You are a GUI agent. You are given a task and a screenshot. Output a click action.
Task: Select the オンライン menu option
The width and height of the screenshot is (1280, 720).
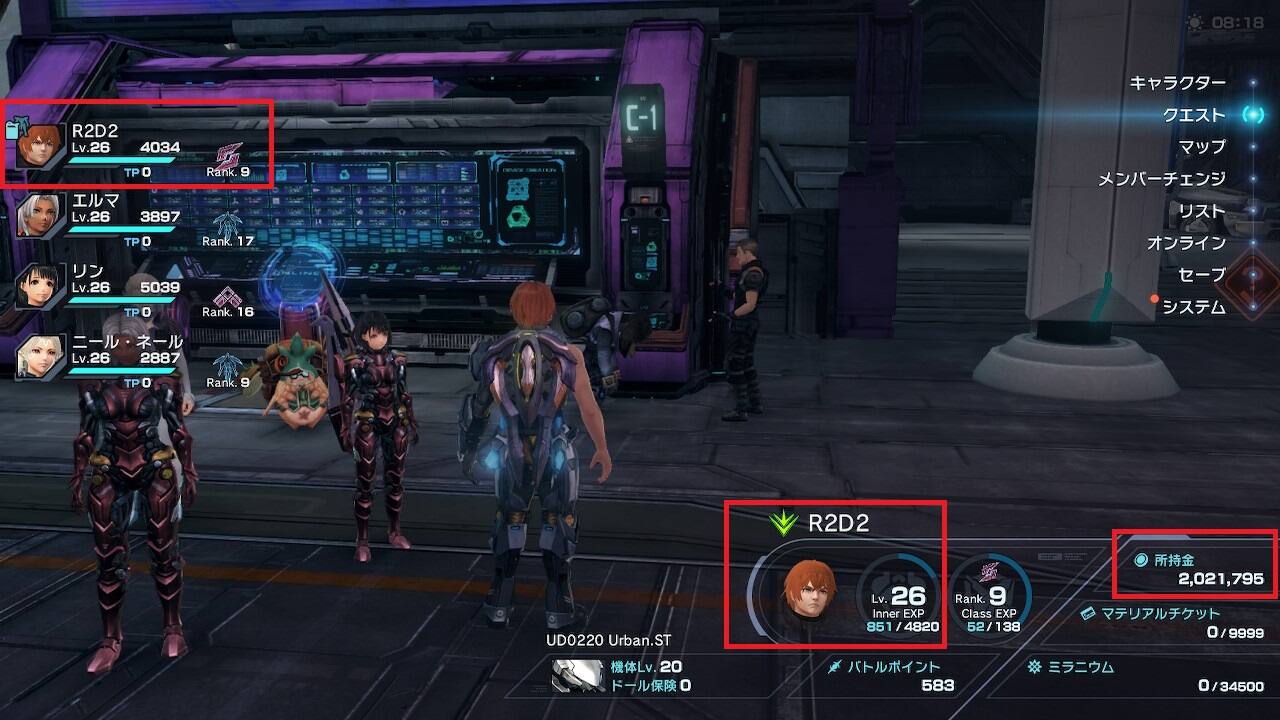(x=1185, y=243)
